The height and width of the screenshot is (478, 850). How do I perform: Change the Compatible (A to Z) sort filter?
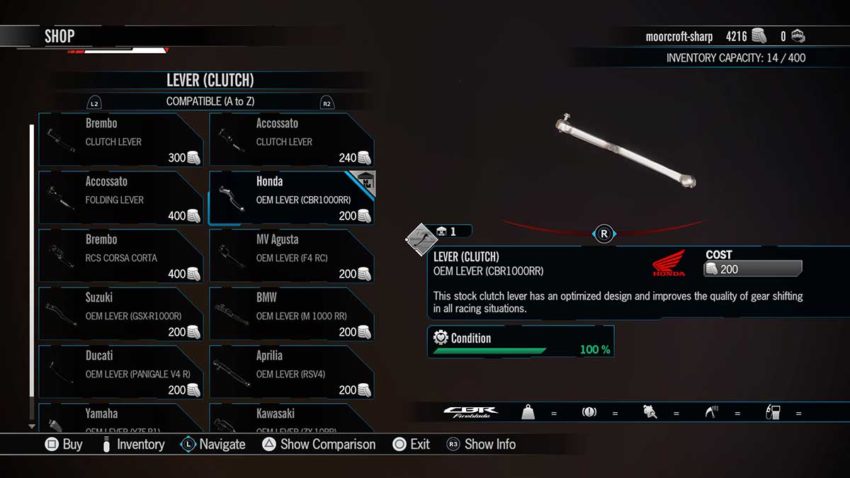(209, 102)
